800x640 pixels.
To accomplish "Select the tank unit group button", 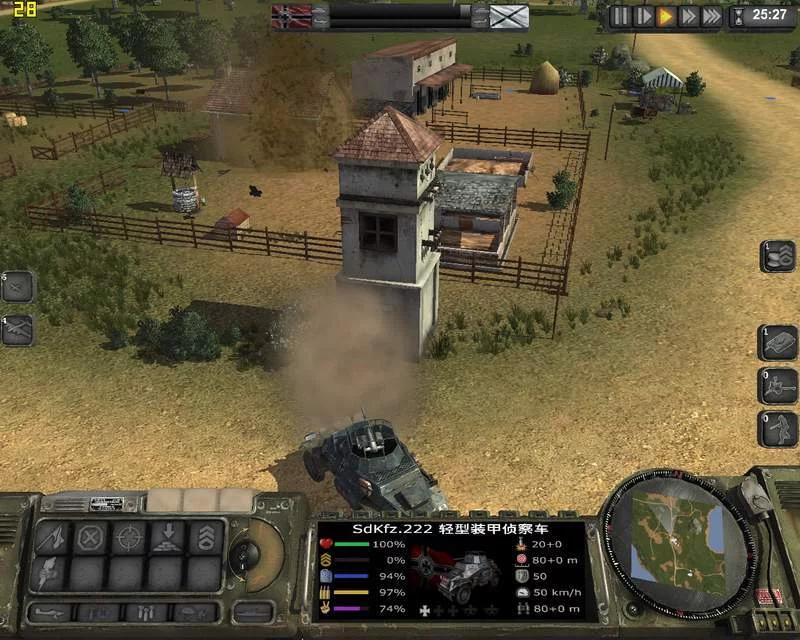I will pyautogui.click(x=777, y=342).
